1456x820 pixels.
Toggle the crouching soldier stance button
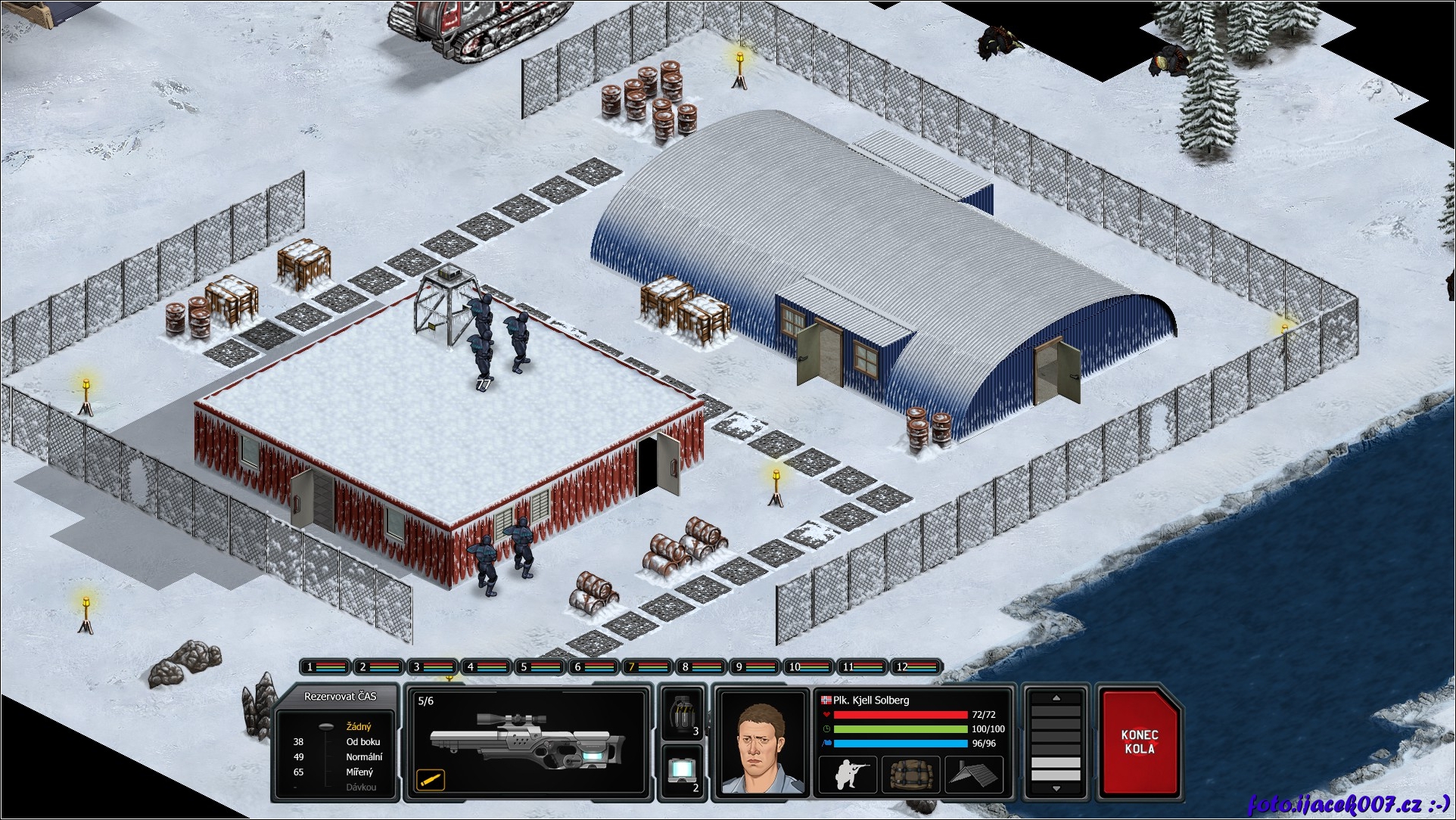[848, 775]
